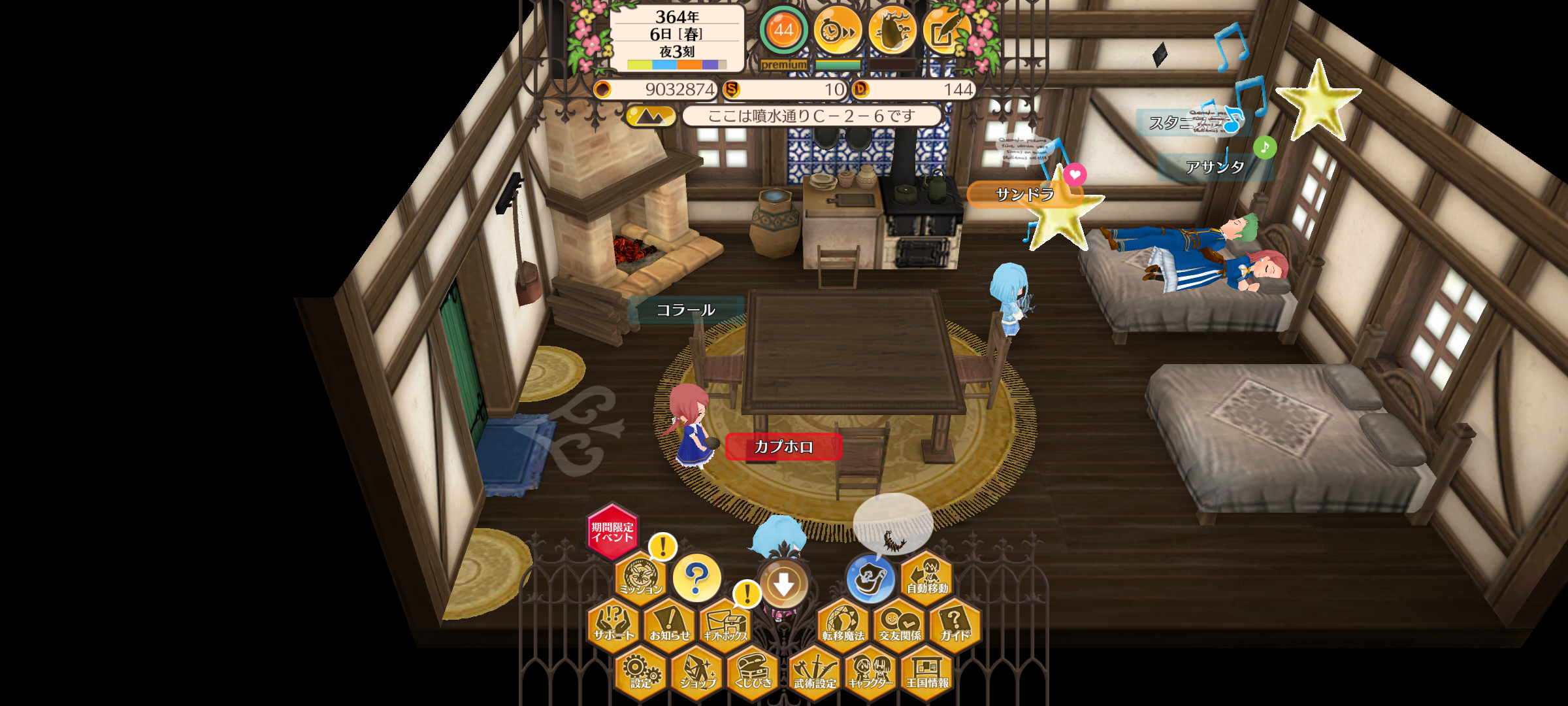The width and height of the screenshot is (1568, 706).
Task: View 王国情報 kingdom information
Action: 927,672
